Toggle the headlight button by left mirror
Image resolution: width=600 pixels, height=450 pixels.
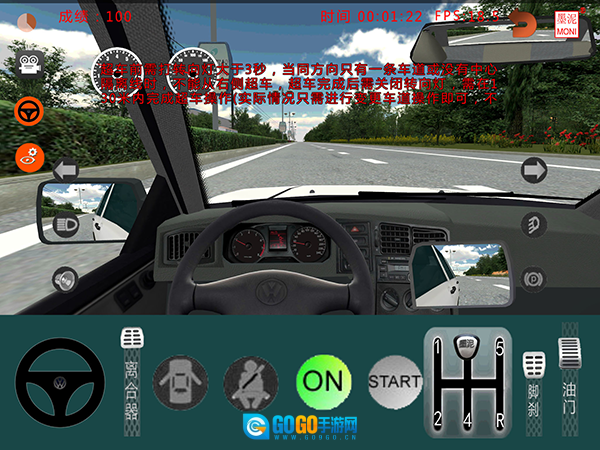click(66, 224)
